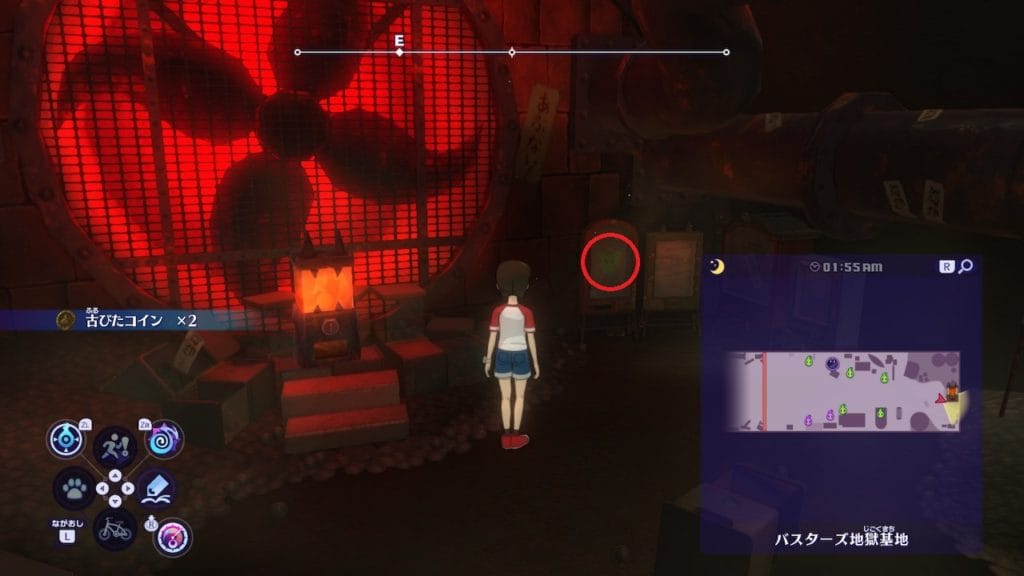
Task: Open the paw print icon
Action: click(73, 489)
